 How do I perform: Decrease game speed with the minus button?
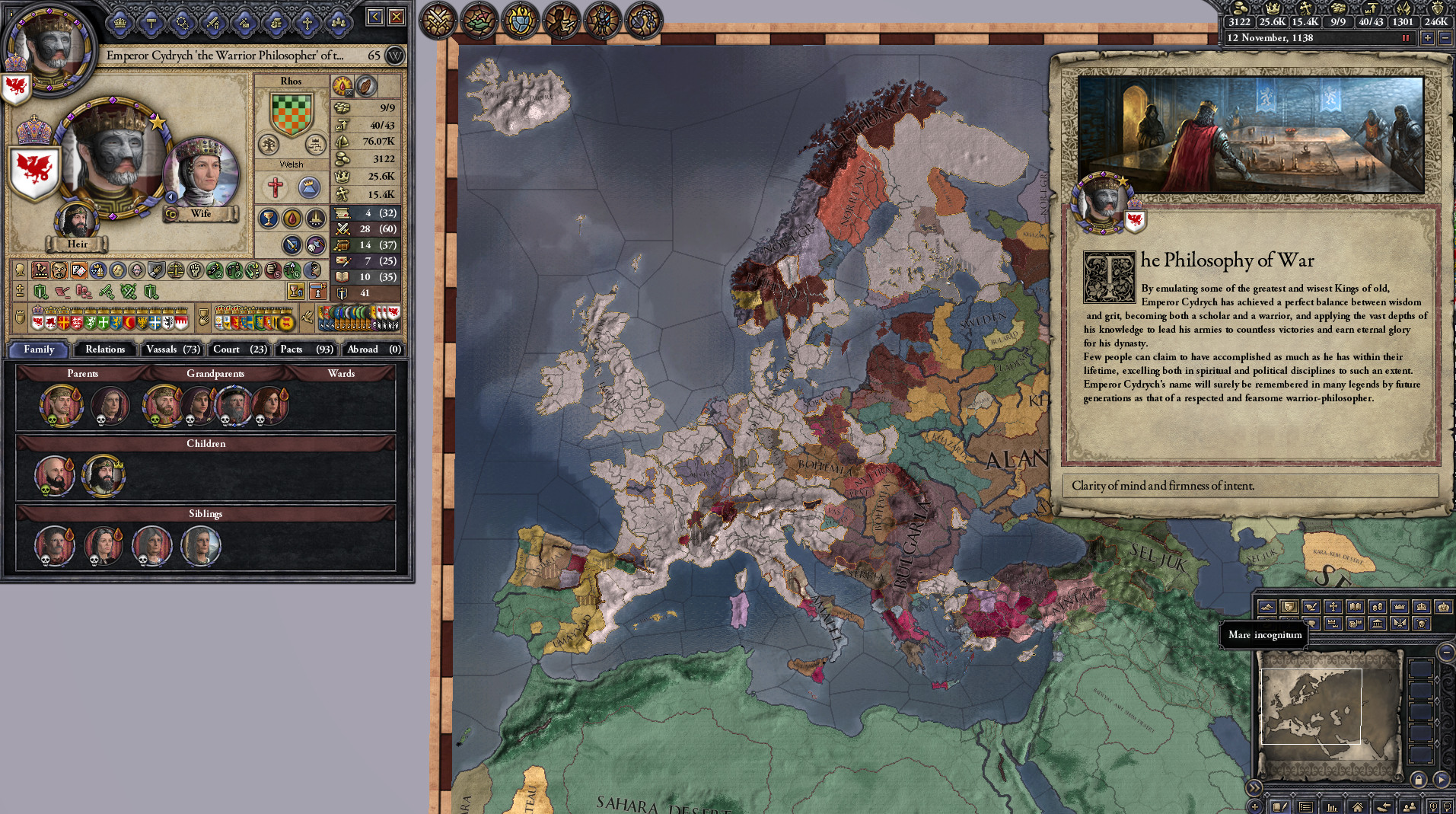pyautogui.click(x=1445, y=38)
